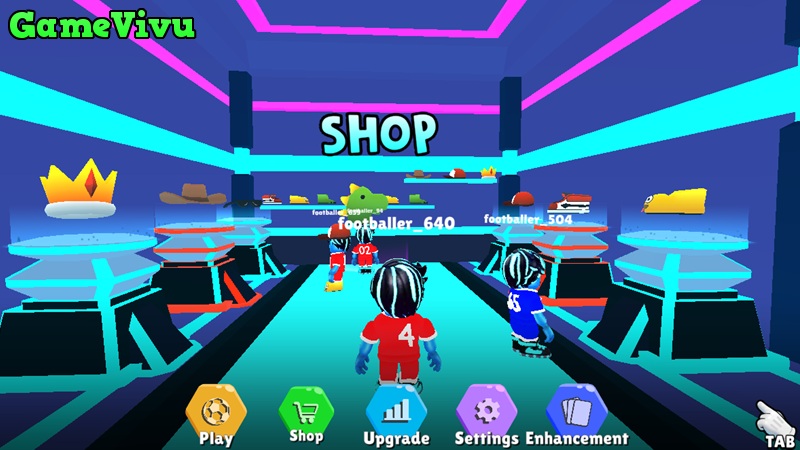Open the Upgrade menu
Image resolution: width=800 pixels, height=450 pixels.
[x=396, y=411]
